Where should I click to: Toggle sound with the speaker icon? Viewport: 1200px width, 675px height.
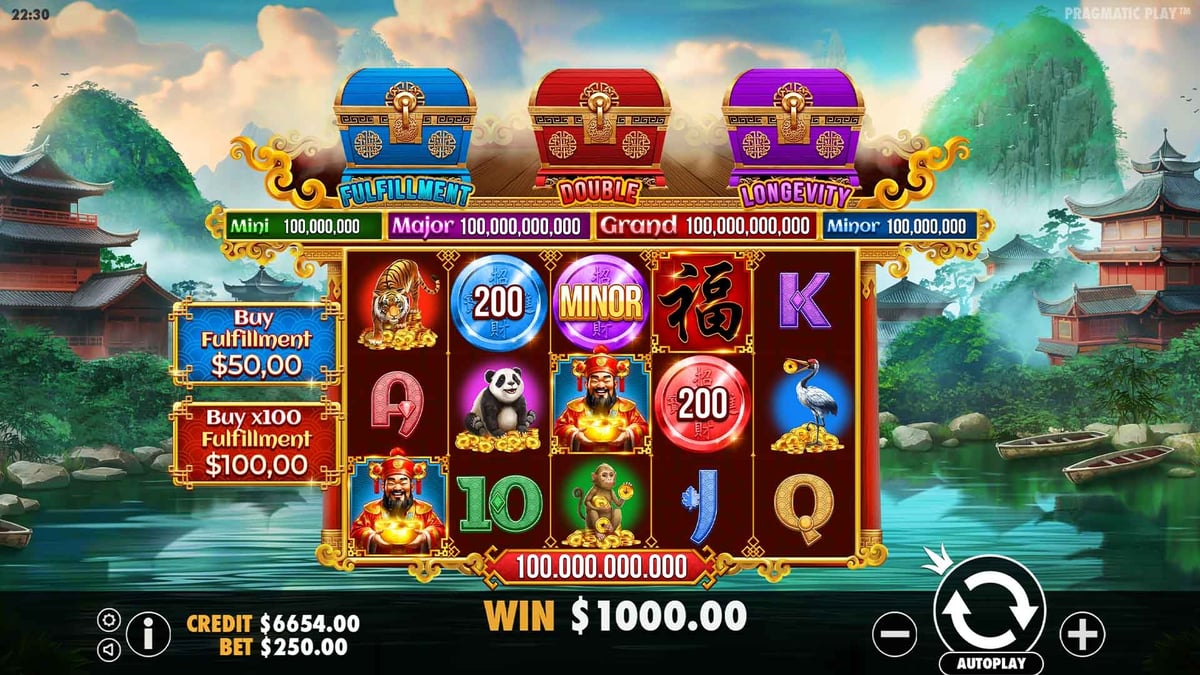[109, 649]
